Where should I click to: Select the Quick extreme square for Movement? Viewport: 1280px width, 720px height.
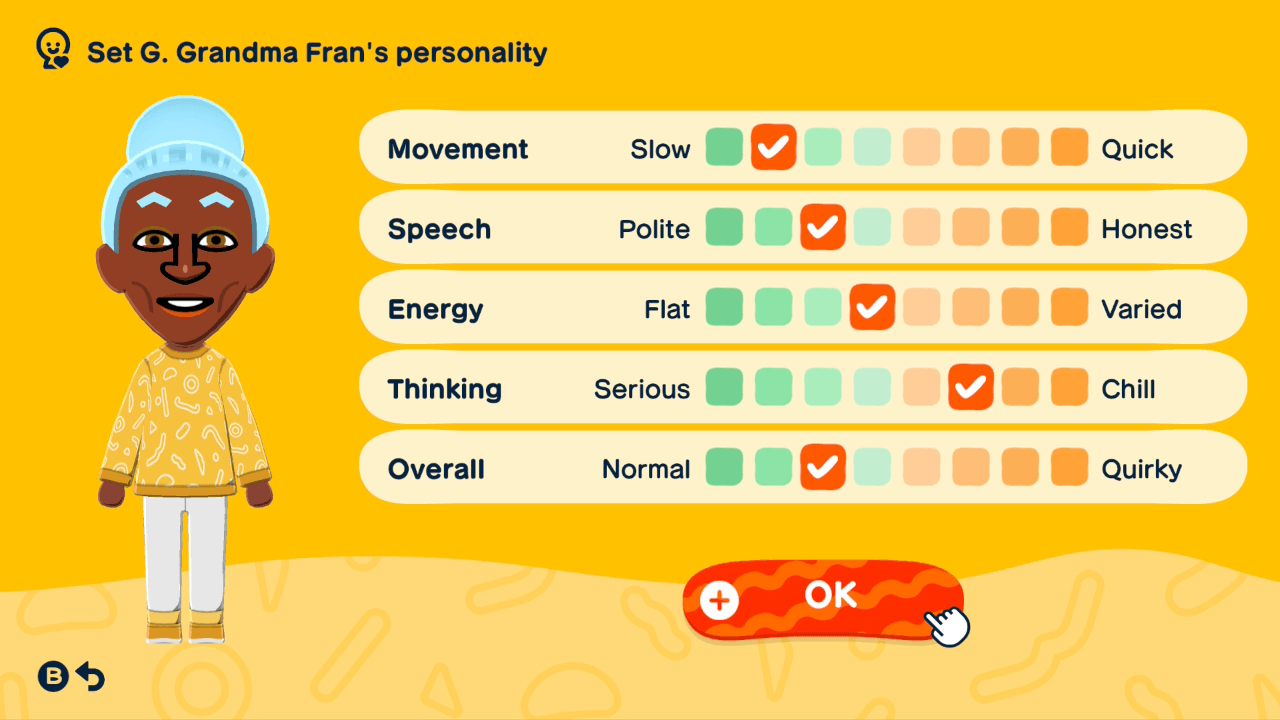point(1069,147)
